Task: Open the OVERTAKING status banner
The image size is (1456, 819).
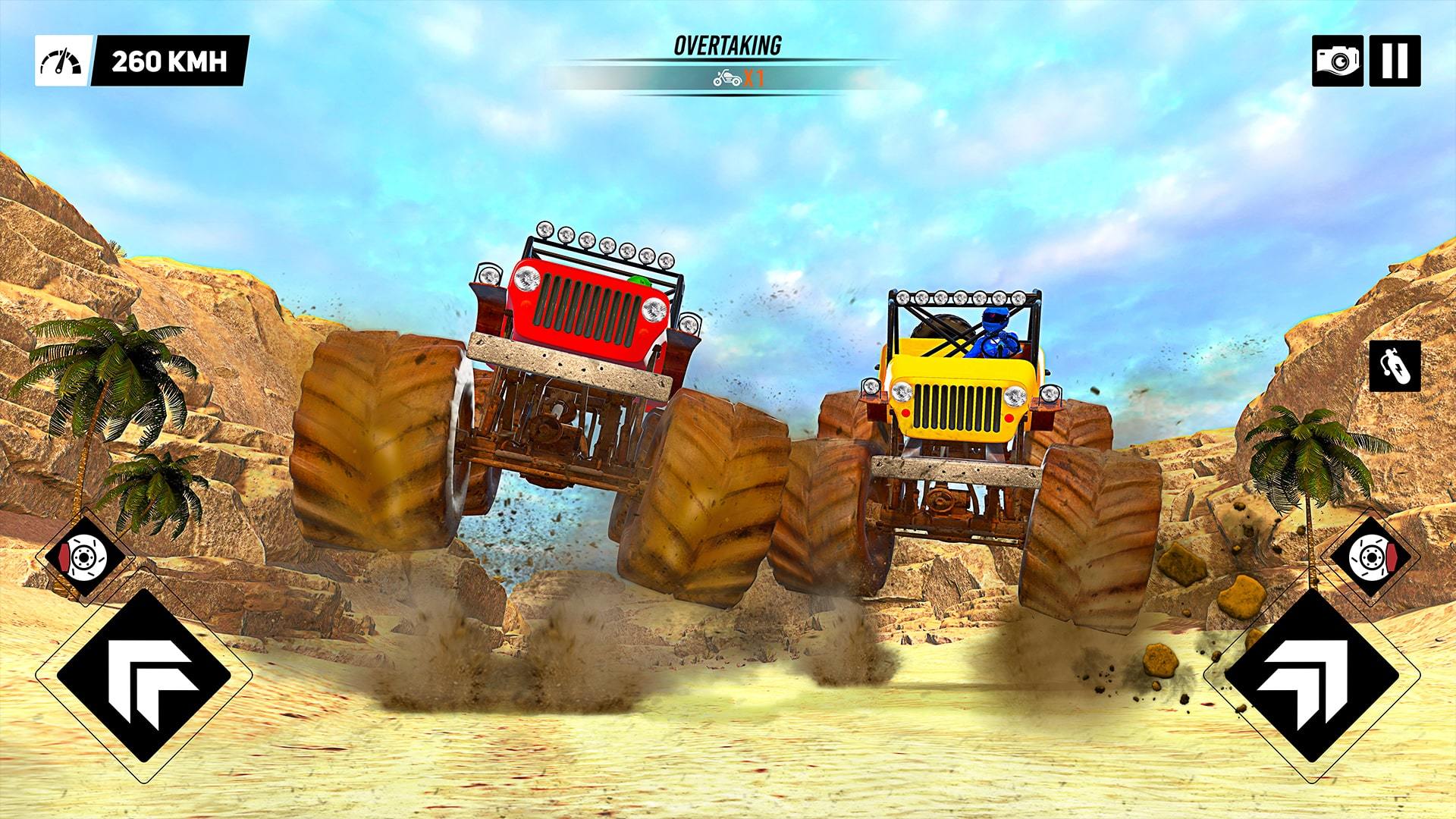Action: [726, 45]
